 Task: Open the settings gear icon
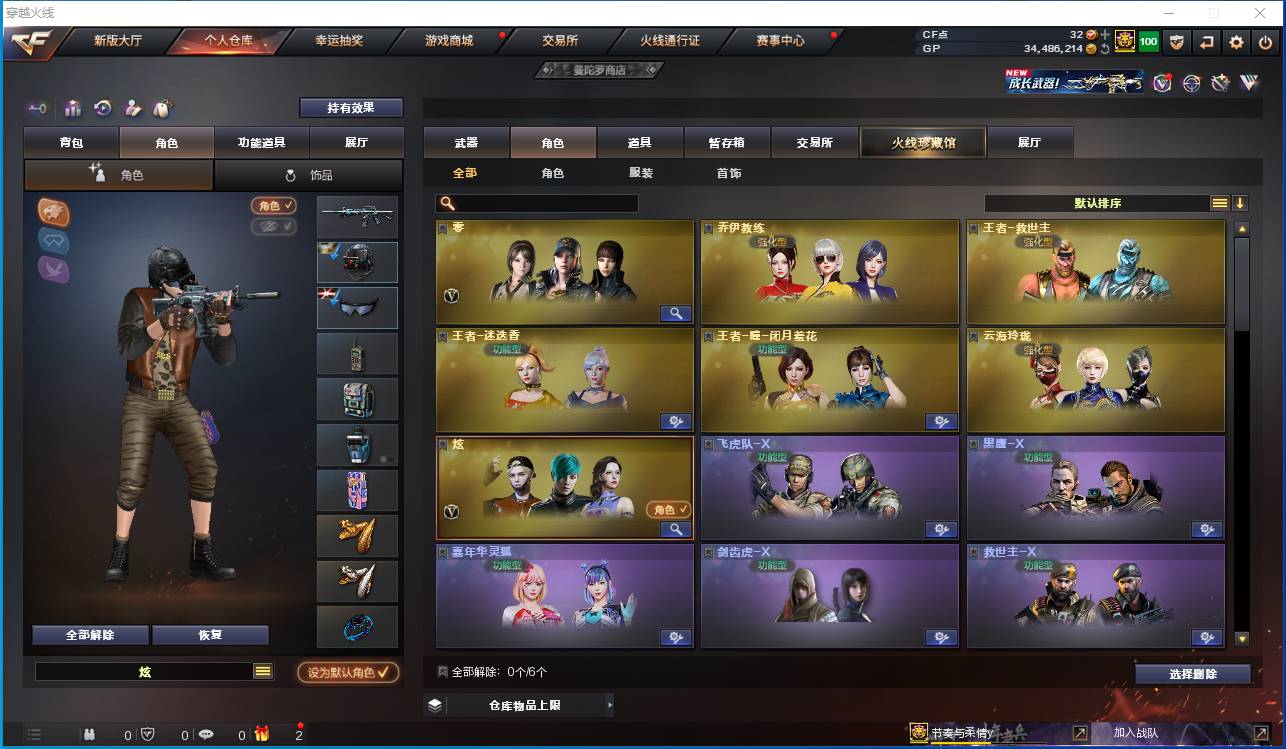1236,41
